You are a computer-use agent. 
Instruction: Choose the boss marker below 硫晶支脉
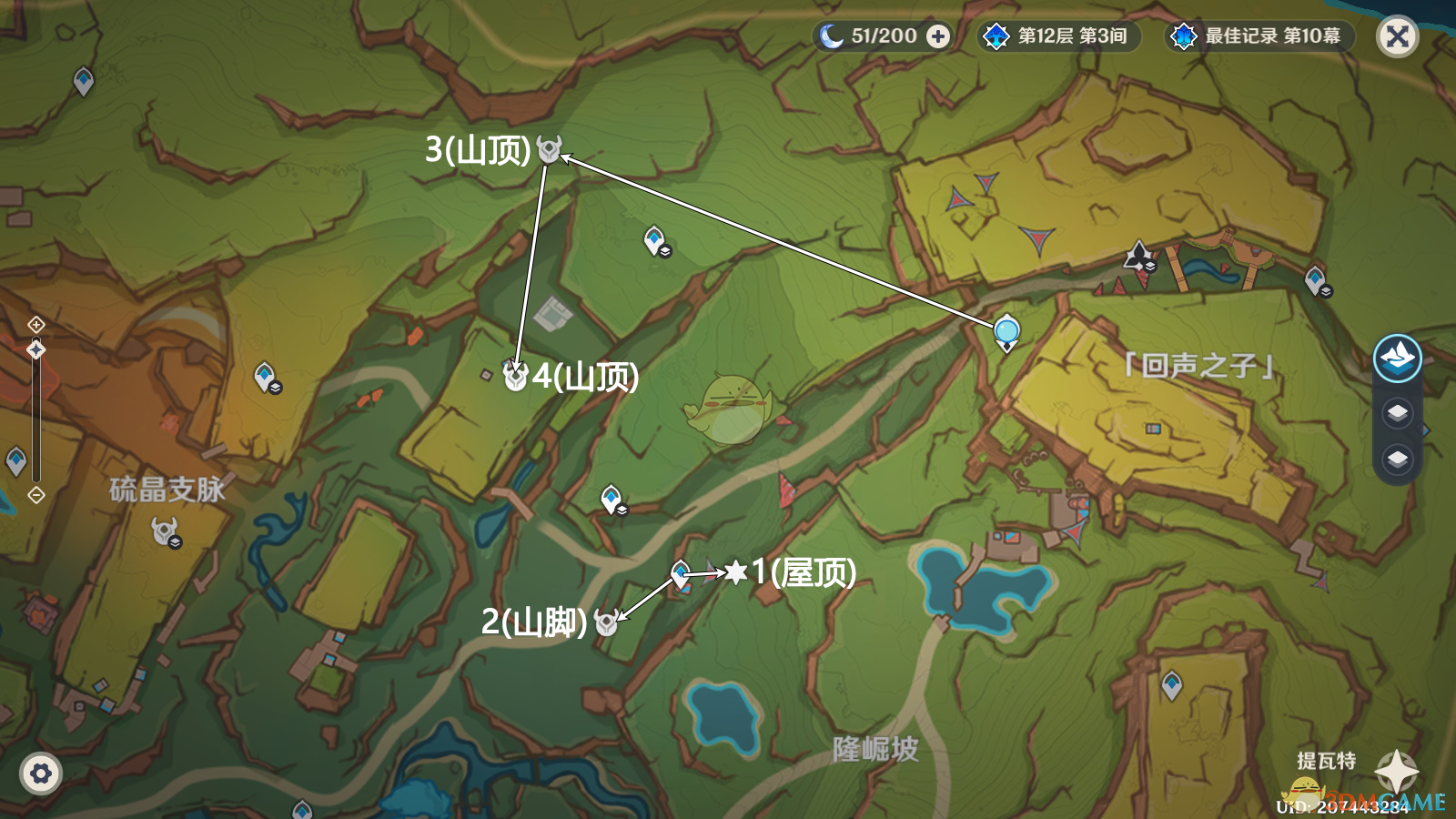165,530
